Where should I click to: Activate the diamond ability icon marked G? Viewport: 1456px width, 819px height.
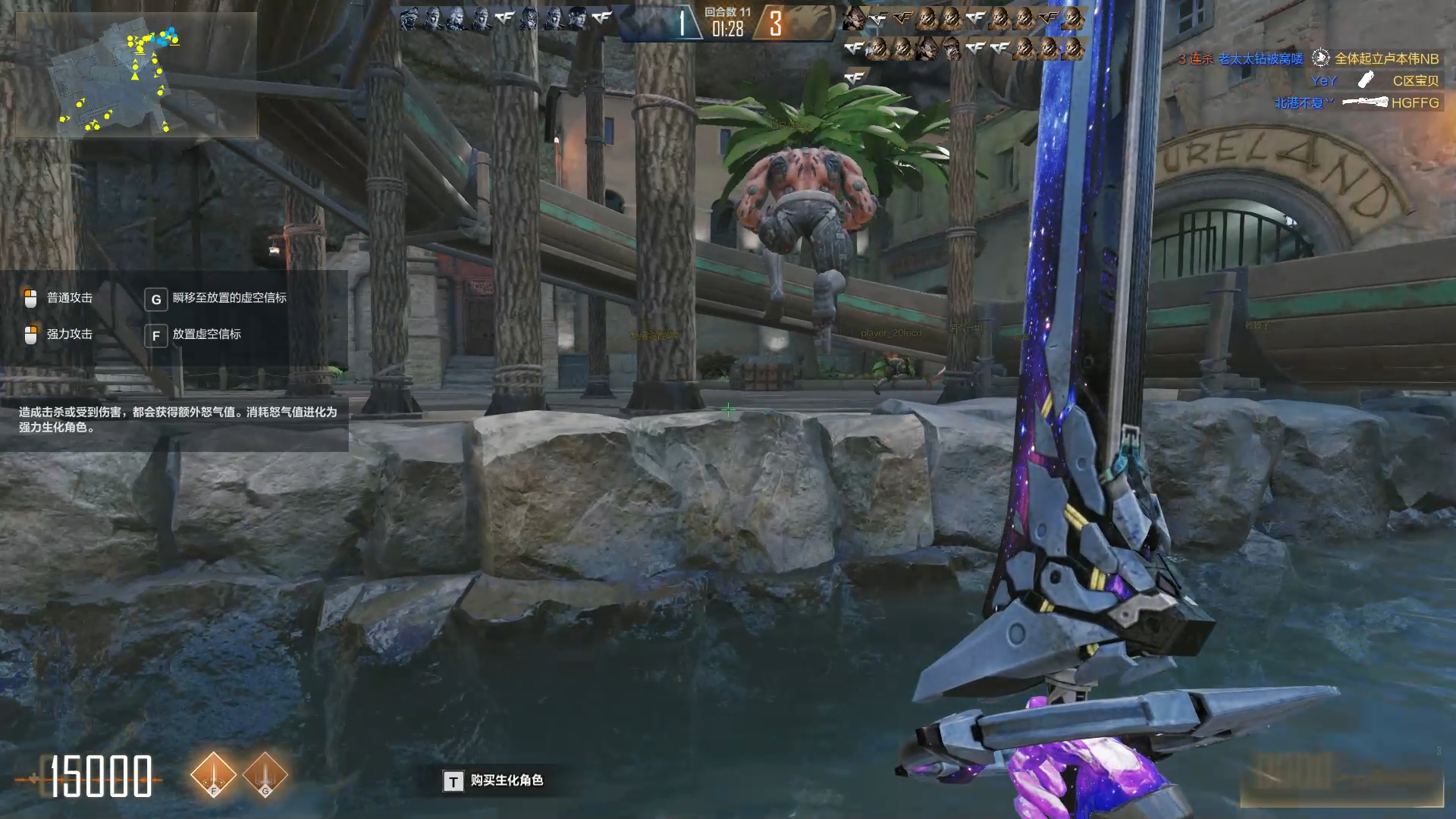pos(265,775)
